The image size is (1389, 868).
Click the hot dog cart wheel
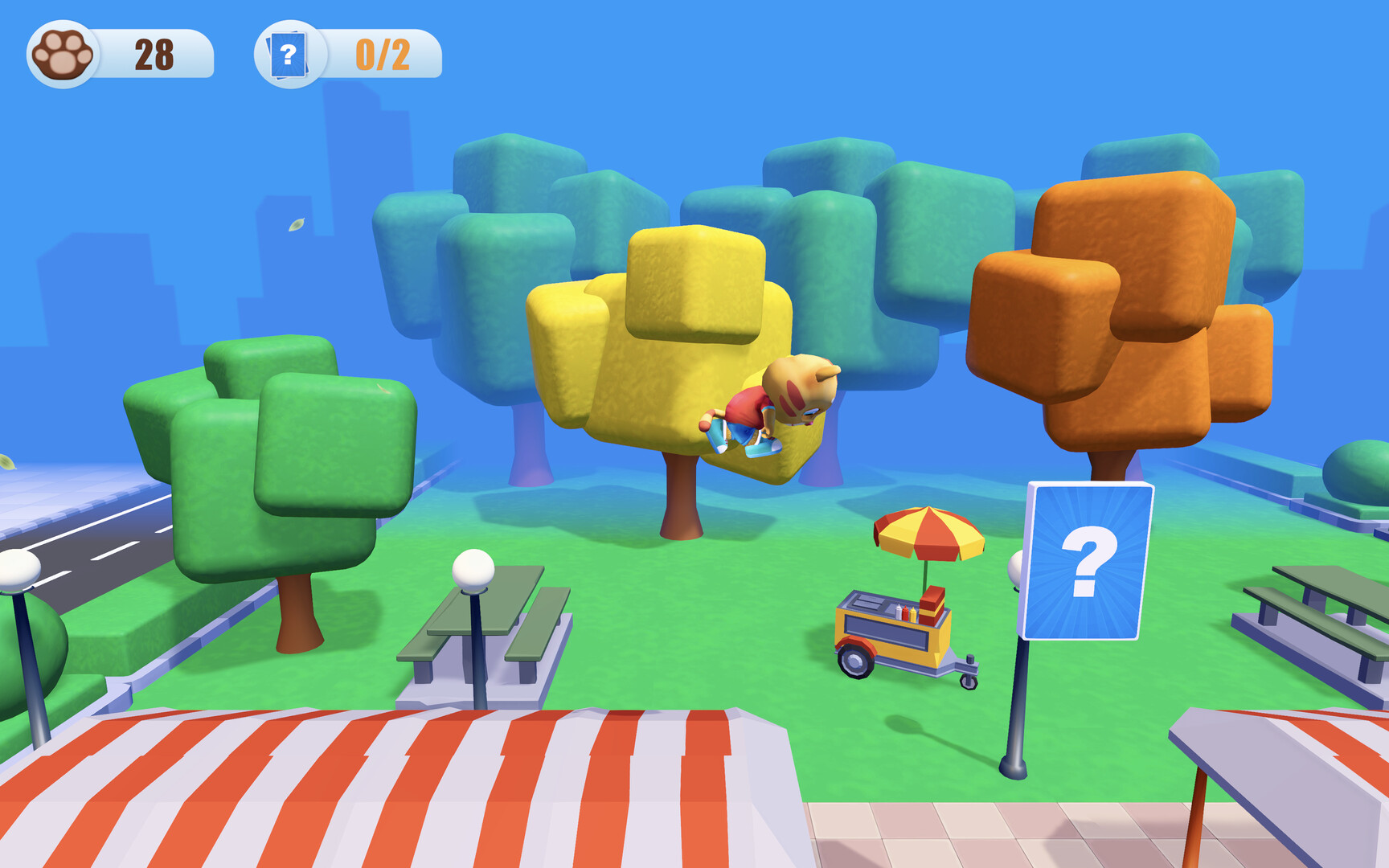pos(854,662)
